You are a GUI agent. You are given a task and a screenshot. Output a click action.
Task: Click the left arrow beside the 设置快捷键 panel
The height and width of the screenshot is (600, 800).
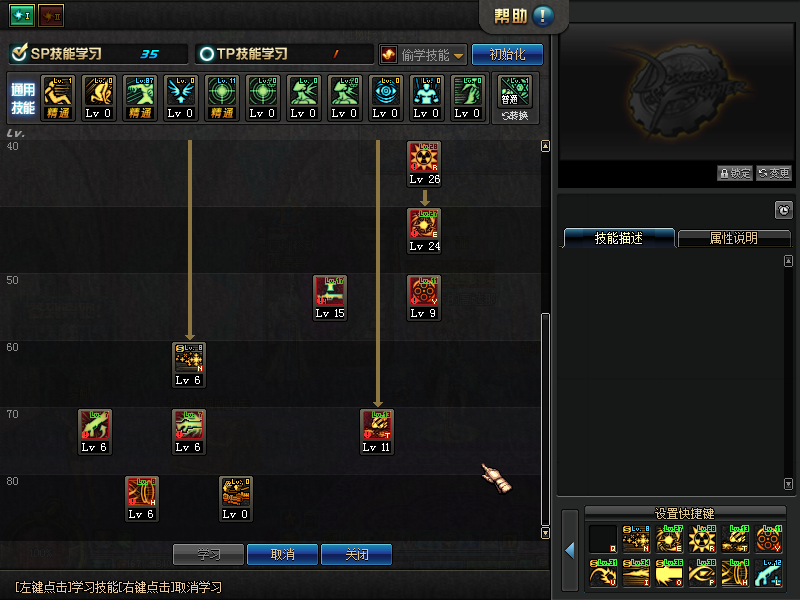(569, 550)
